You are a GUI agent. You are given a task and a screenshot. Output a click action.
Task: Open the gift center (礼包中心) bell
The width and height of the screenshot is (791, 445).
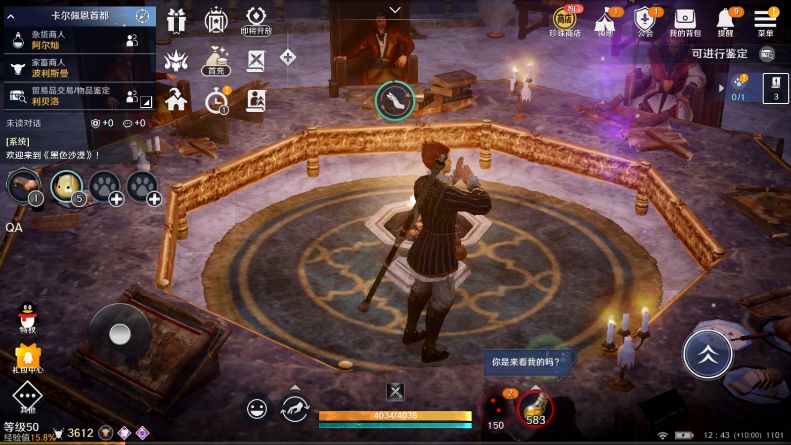[x=28, y=357]
